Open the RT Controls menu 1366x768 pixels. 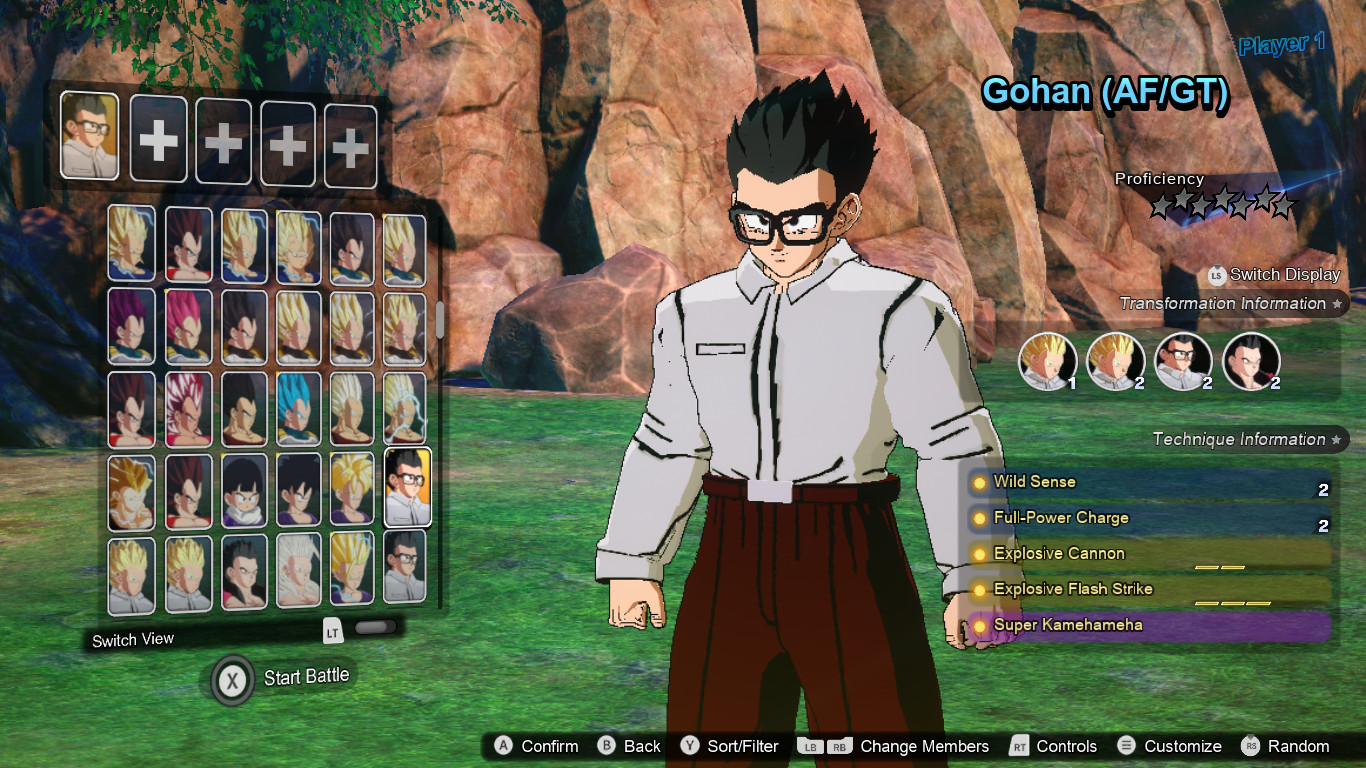(1056, 746)
